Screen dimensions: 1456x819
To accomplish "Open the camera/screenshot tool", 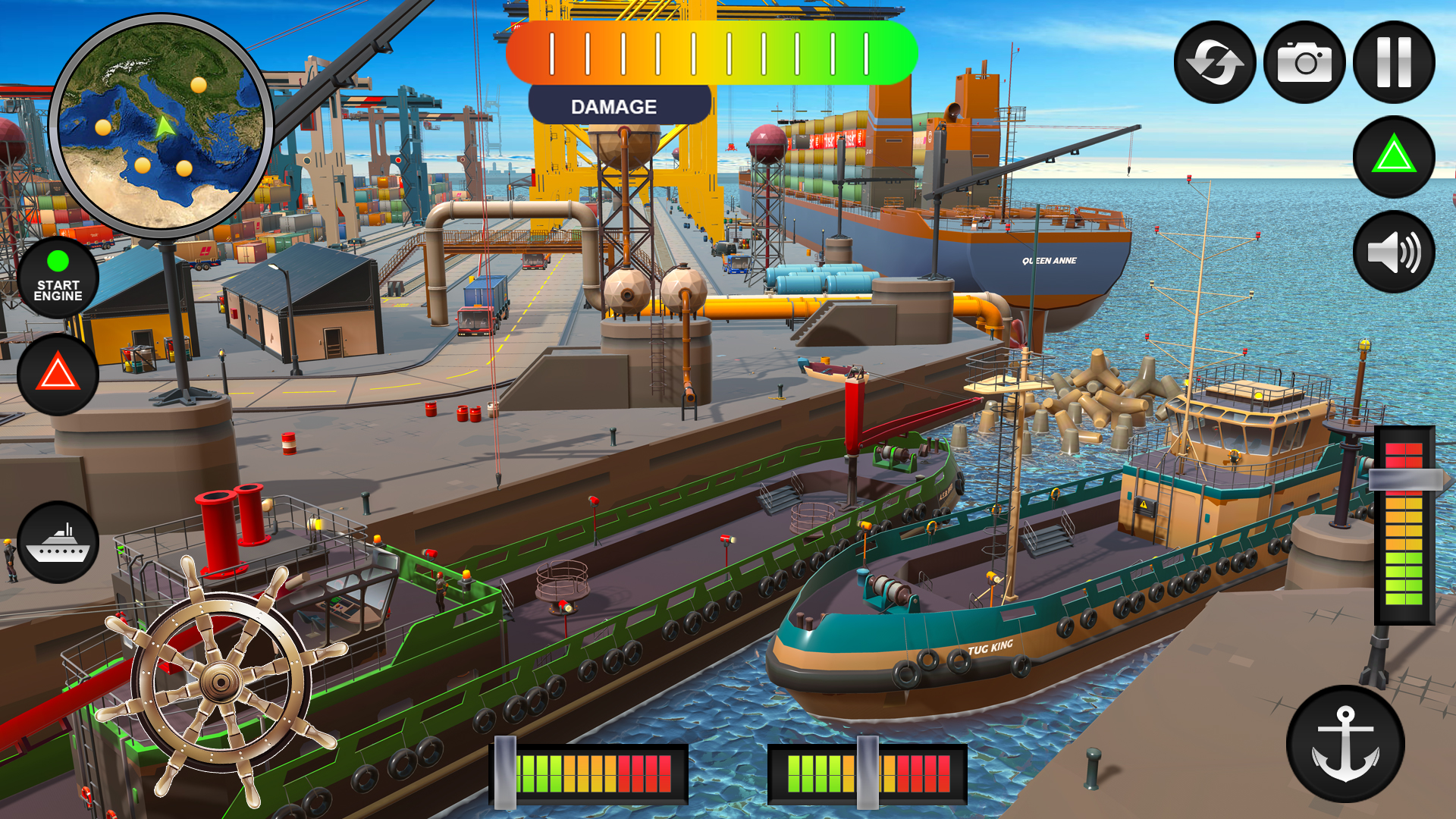I will pyautogui.click(x=1306, y=63).
